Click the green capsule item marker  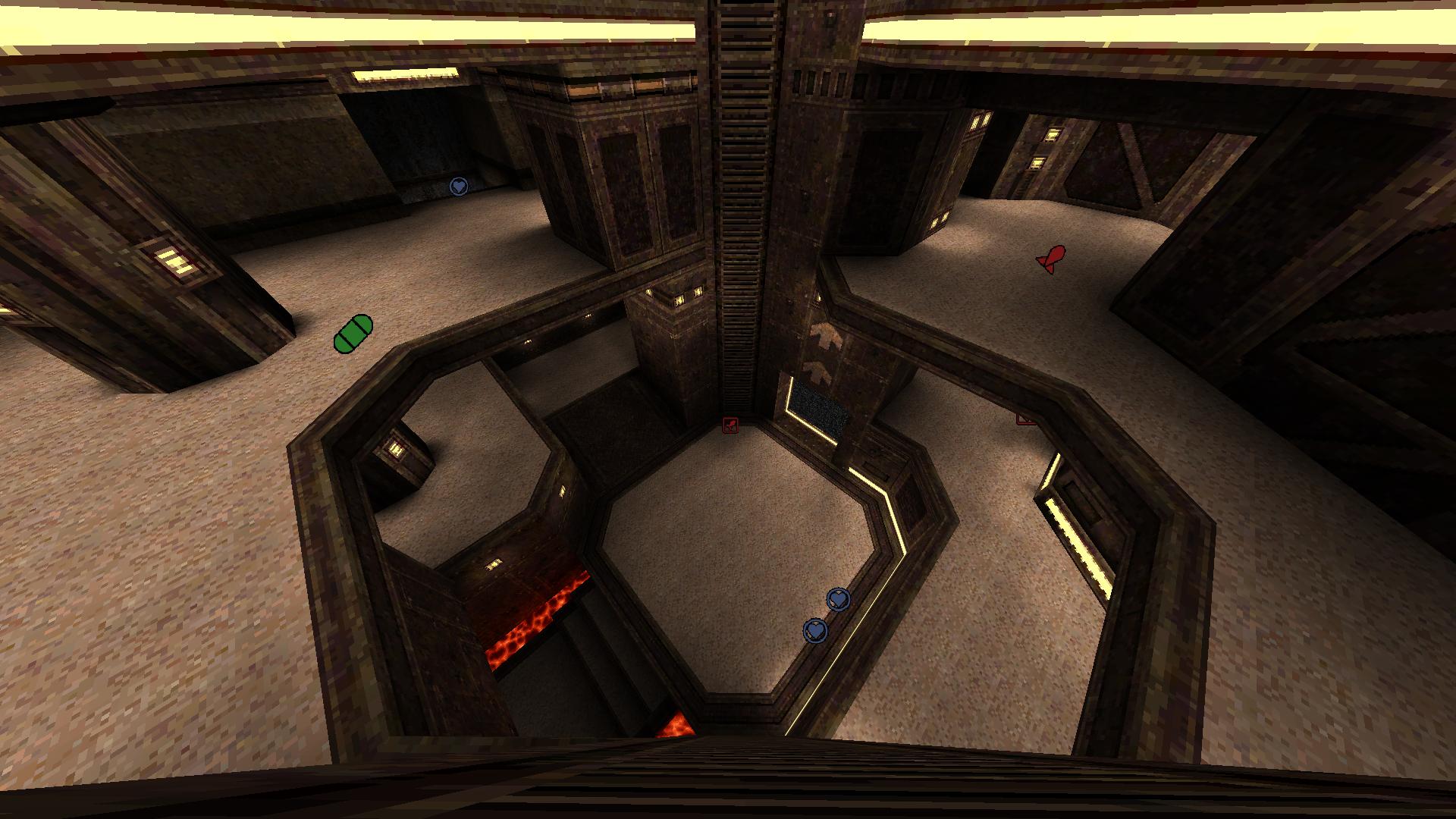click(x=353, y=334)
